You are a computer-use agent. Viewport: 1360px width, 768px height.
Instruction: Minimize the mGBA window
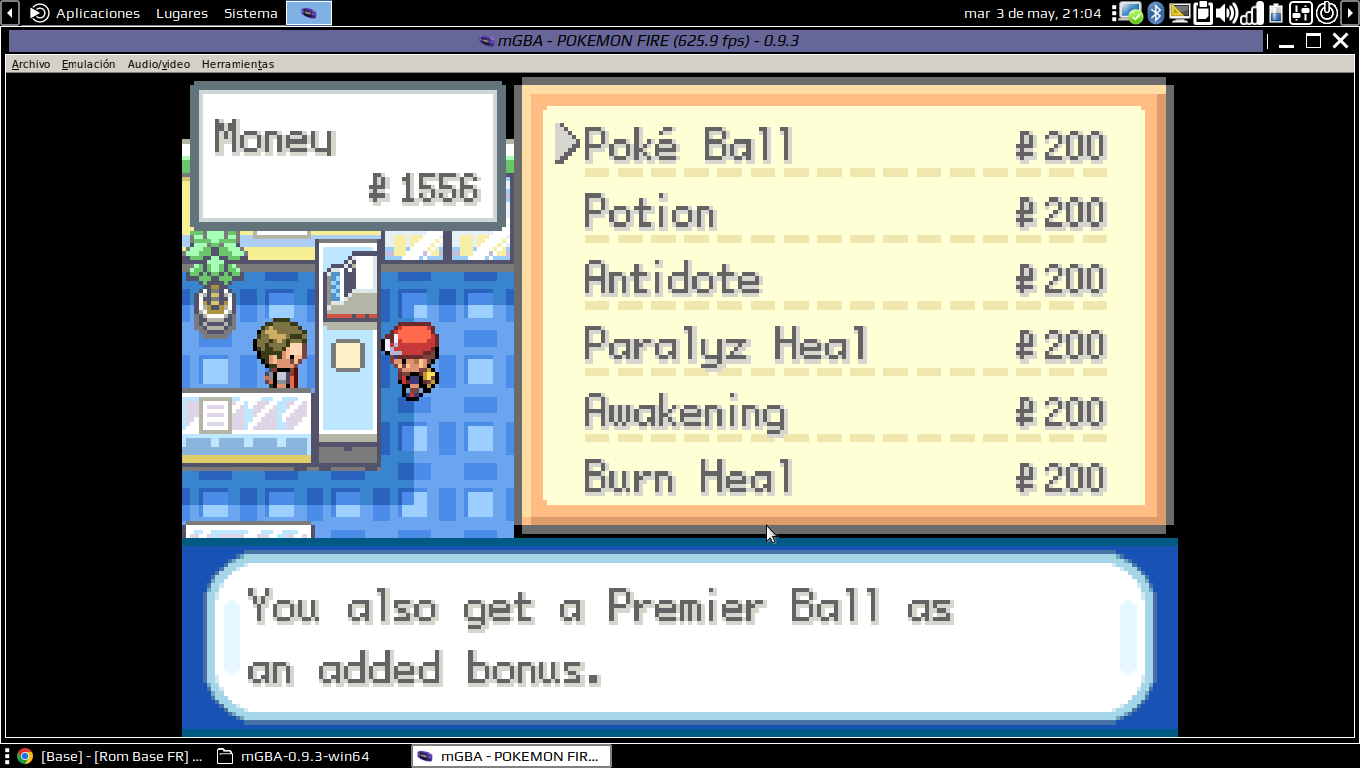point(1287,41)
